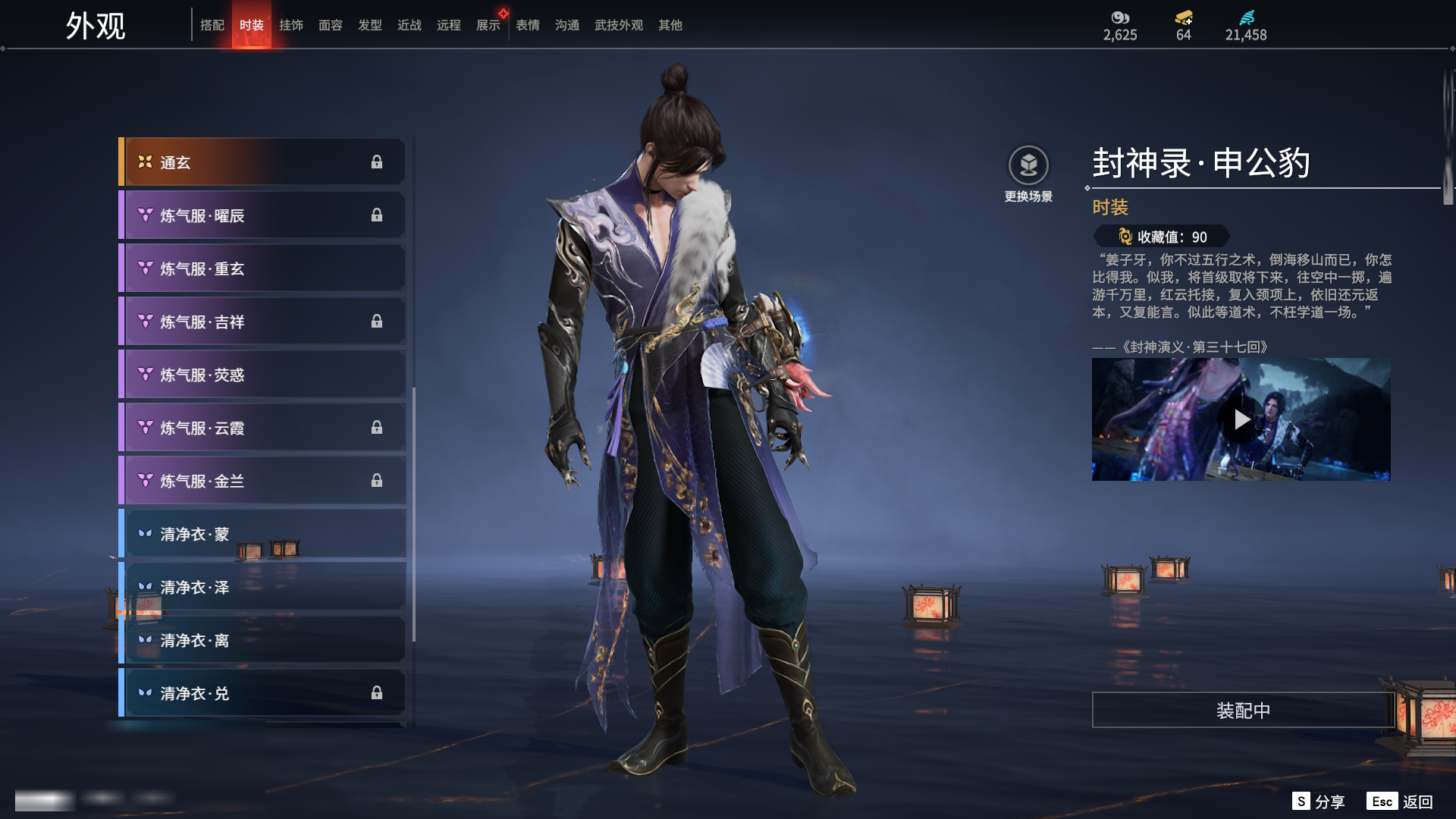The image size is (1456, 819).
Task: Open the 挂饰 tab
Action: [291, 25]
